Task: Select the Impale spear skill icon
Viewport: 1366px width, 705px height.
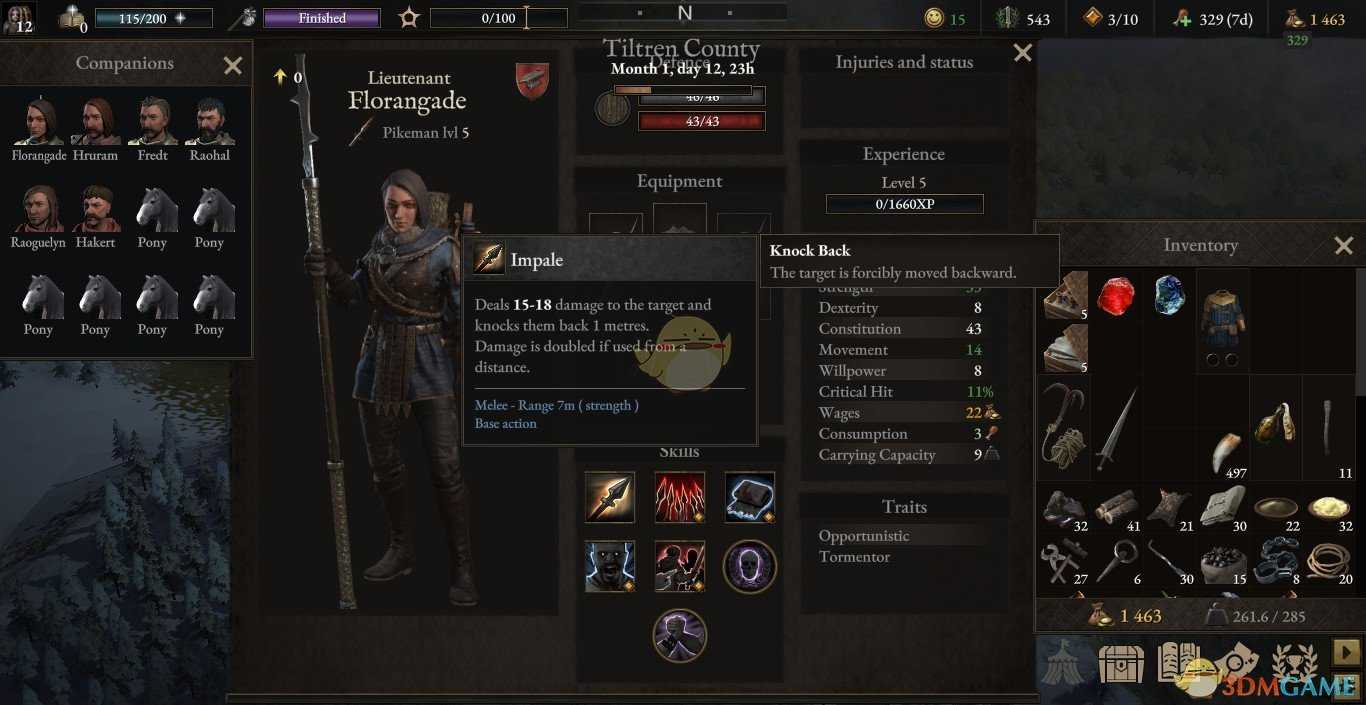Action: click(610, 497)
